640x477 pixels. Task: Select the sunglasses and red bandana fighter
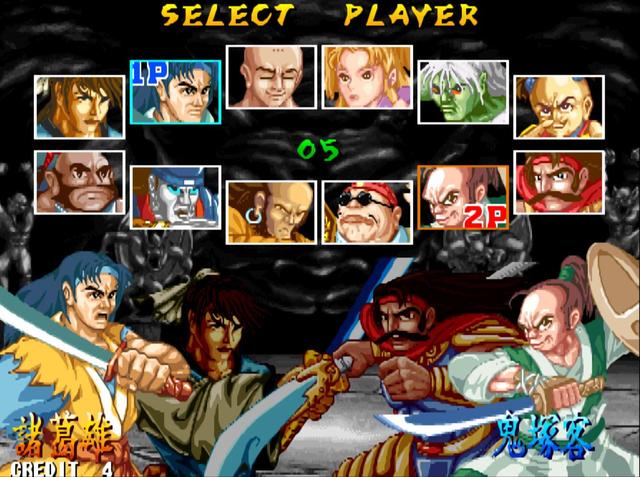pos(367,212)
